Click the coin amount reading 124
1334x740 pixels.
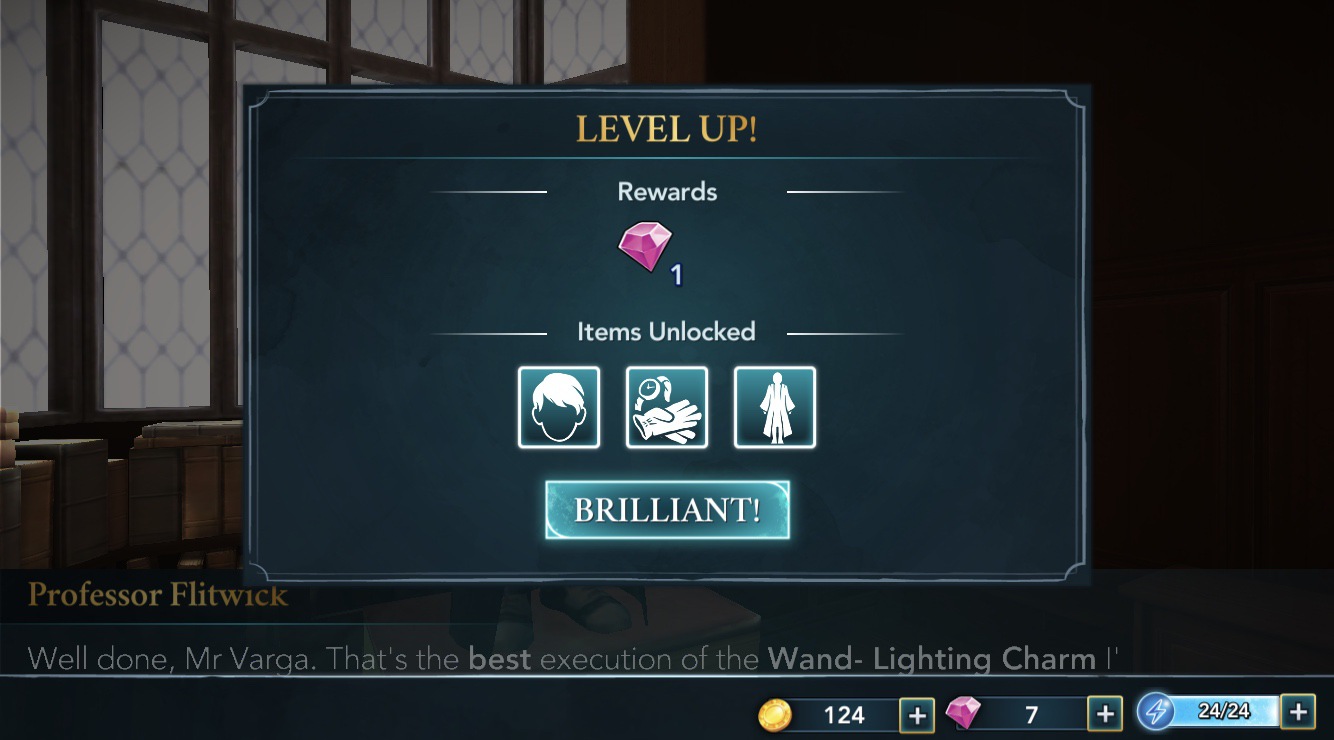tap(845, 714)
